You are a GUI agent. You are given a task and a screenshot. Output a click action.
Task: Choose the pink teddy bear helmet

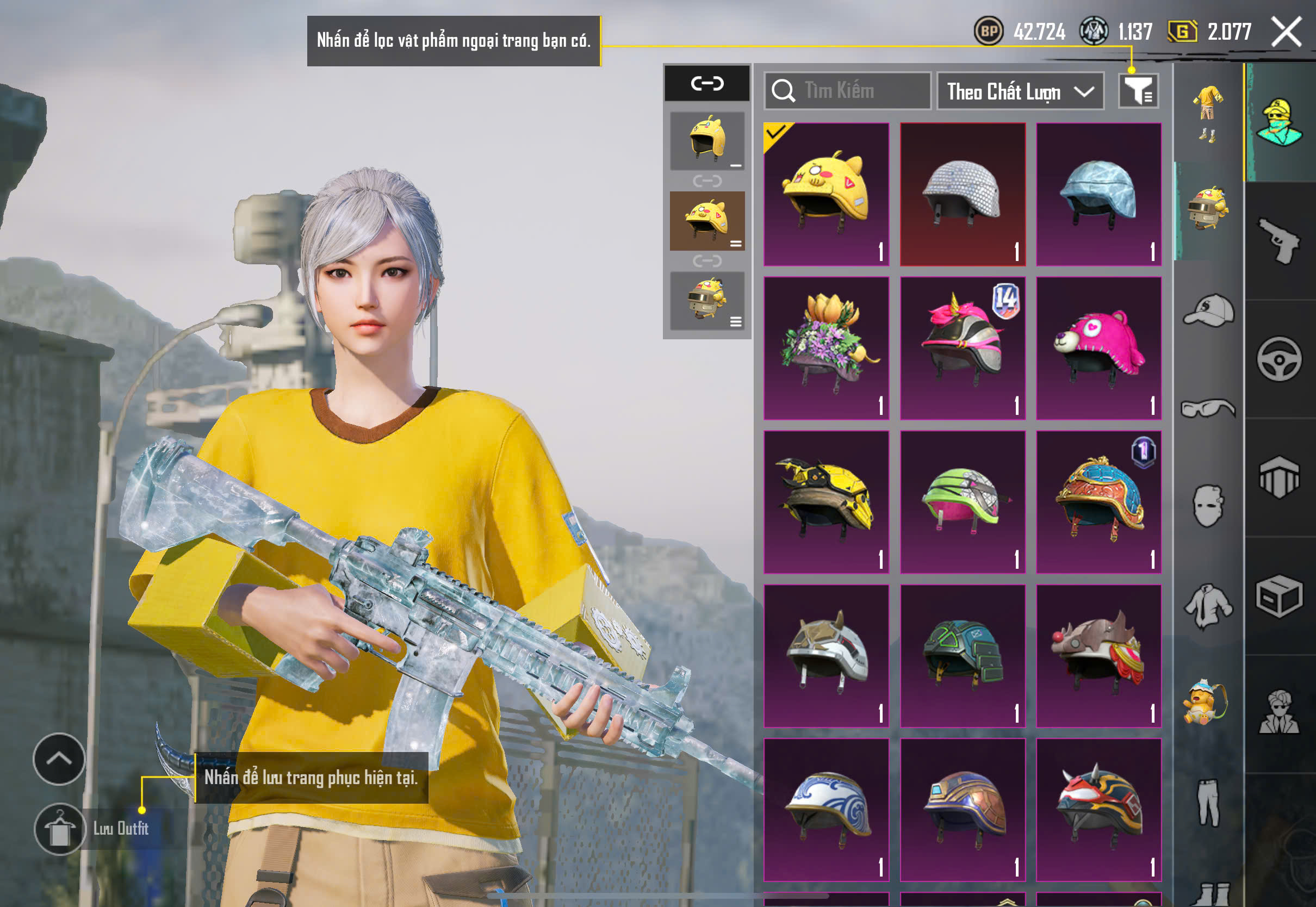[x=1098, y=349]
